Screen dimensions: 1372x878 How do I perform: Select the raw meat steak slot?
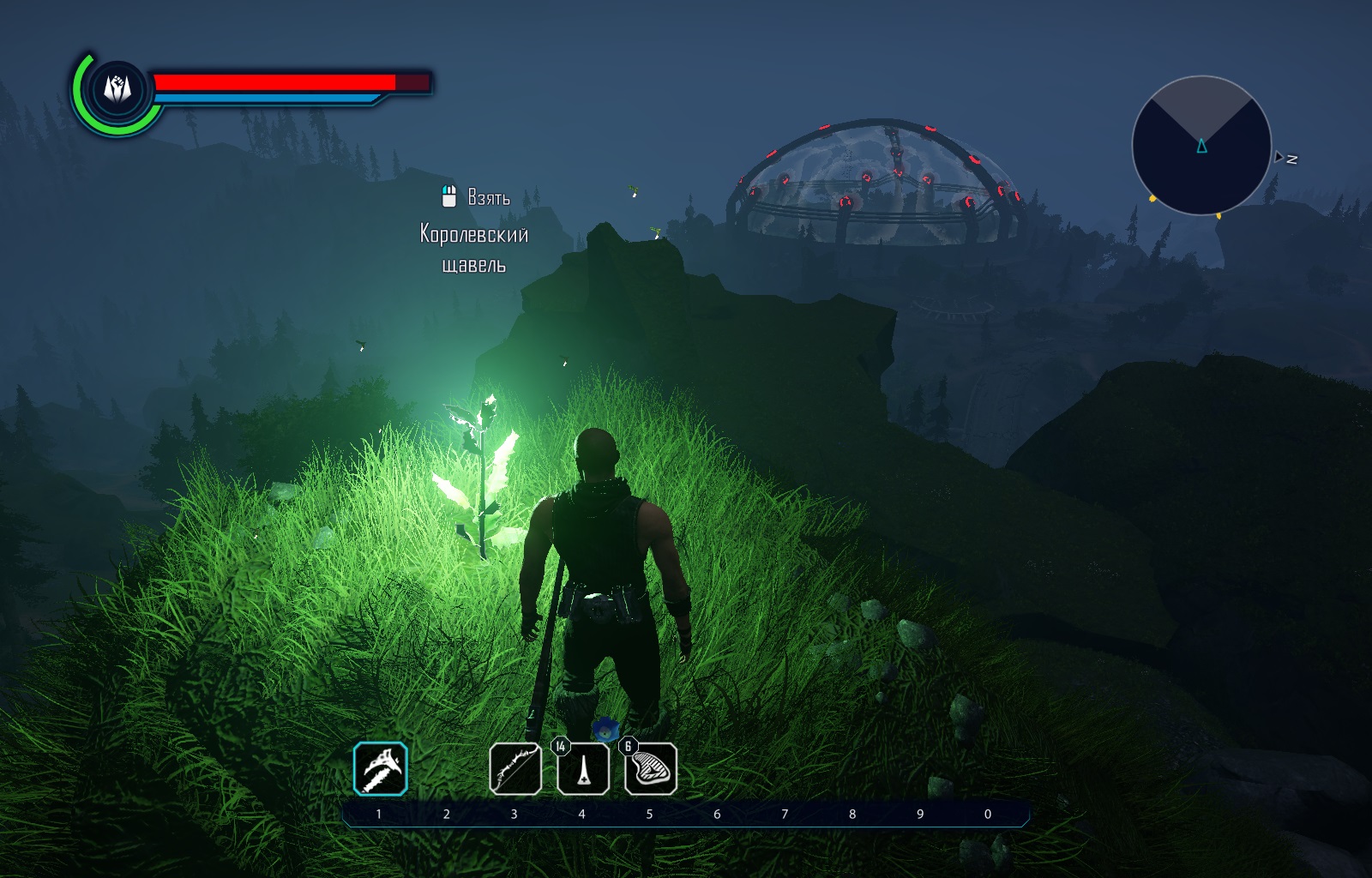click(651, 768)
